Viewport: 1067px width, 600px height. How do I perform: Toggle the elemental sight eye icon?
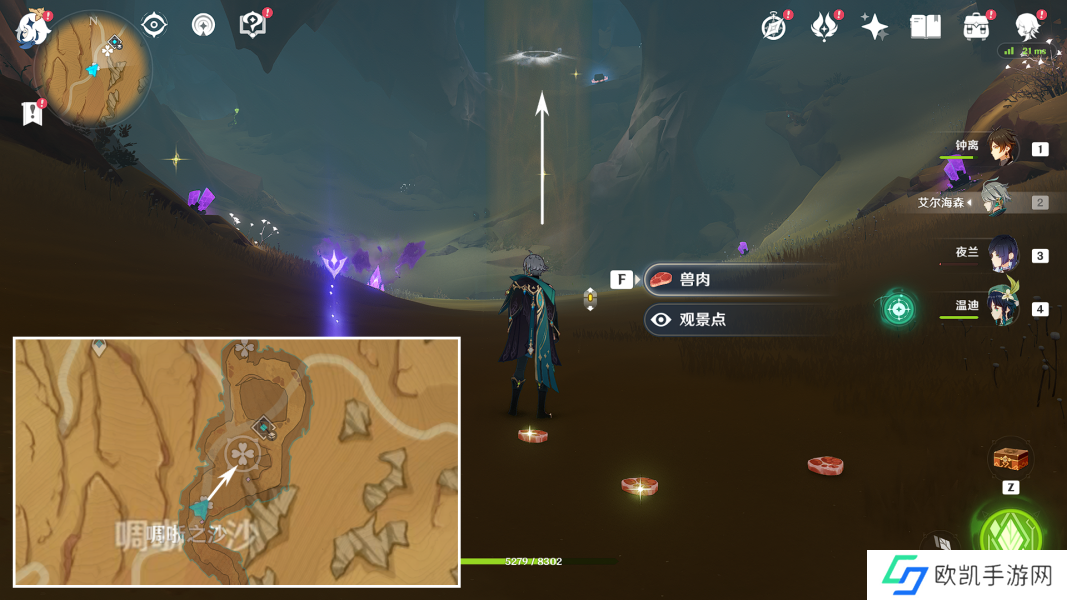(x=154, y=25)
